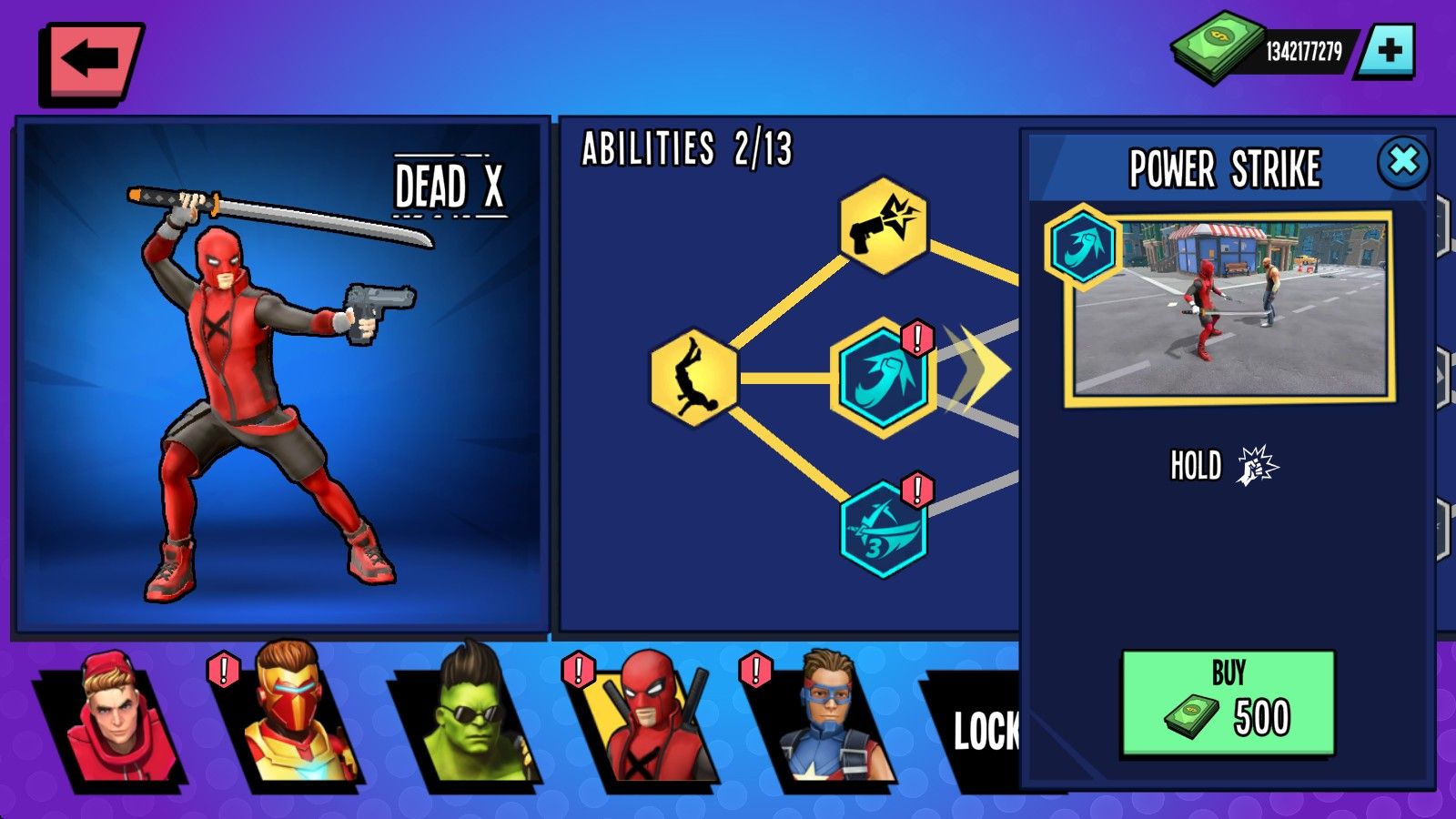Choose the red and gold armored hero
1456x819 pixels.
(x=288, y=721)
